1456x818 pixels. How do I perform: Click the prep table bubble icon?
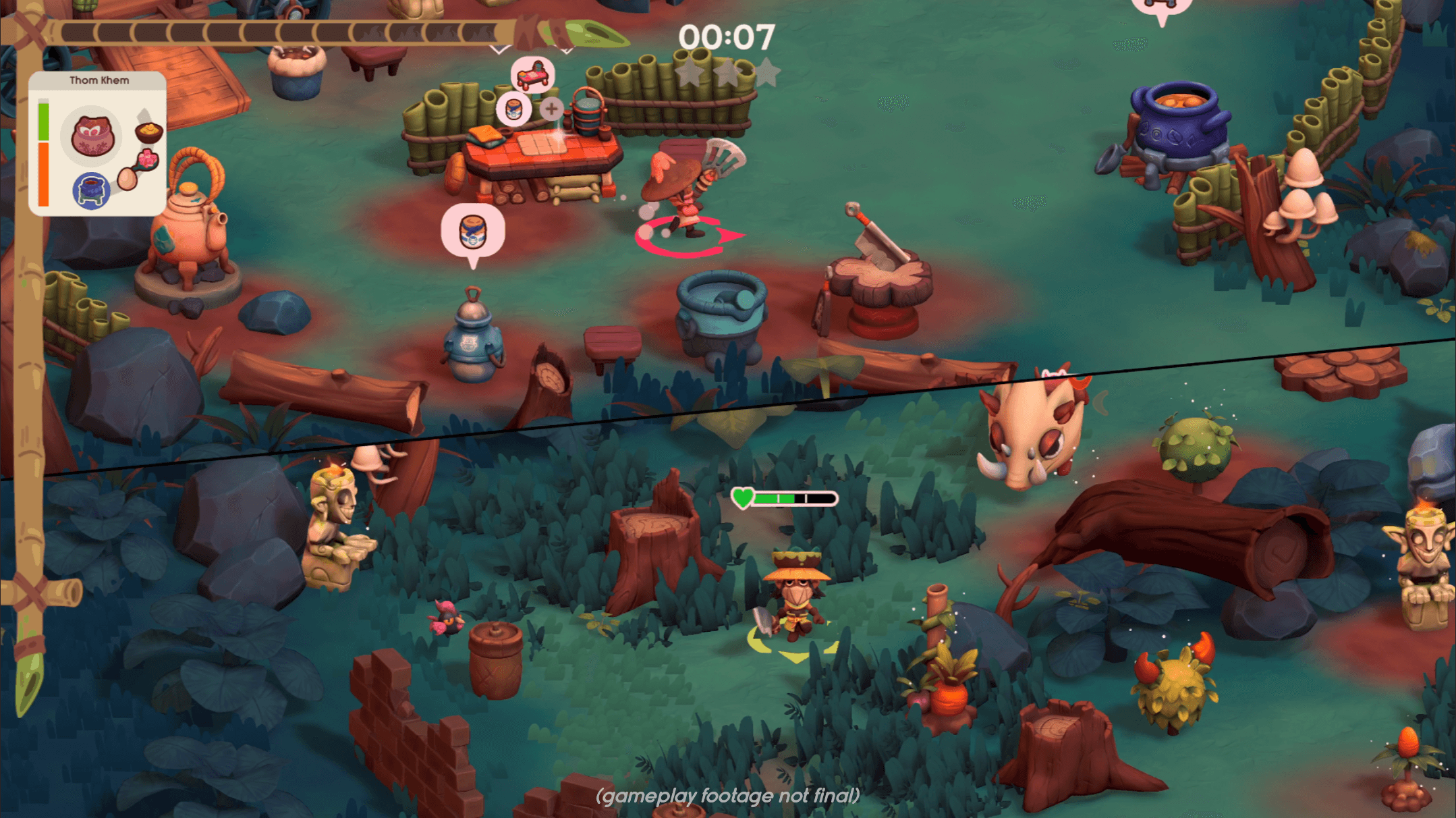[x=533, y=74]
